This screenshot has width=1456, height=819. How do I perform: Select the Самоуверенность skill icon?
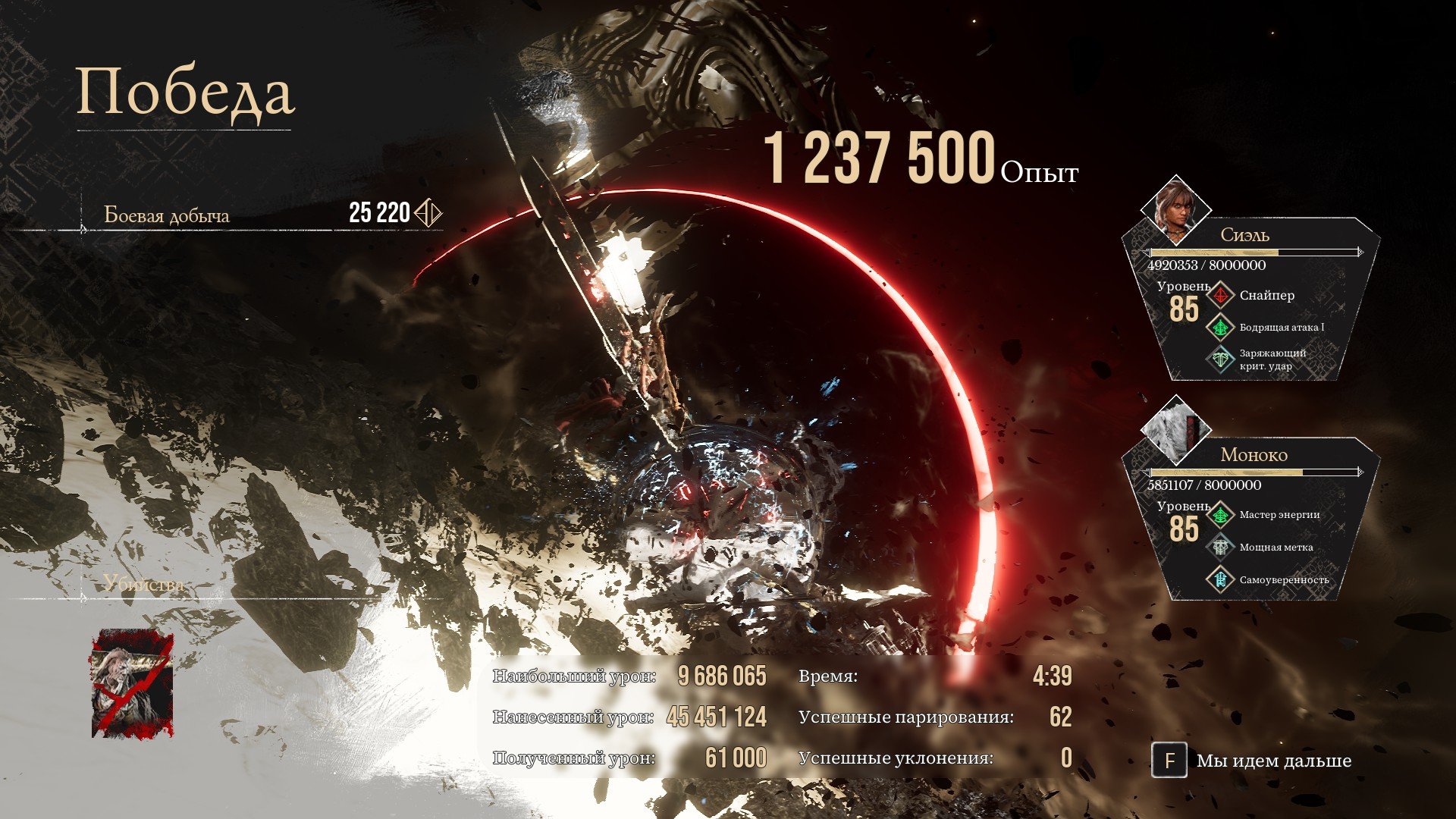(x=1221, y=579)
